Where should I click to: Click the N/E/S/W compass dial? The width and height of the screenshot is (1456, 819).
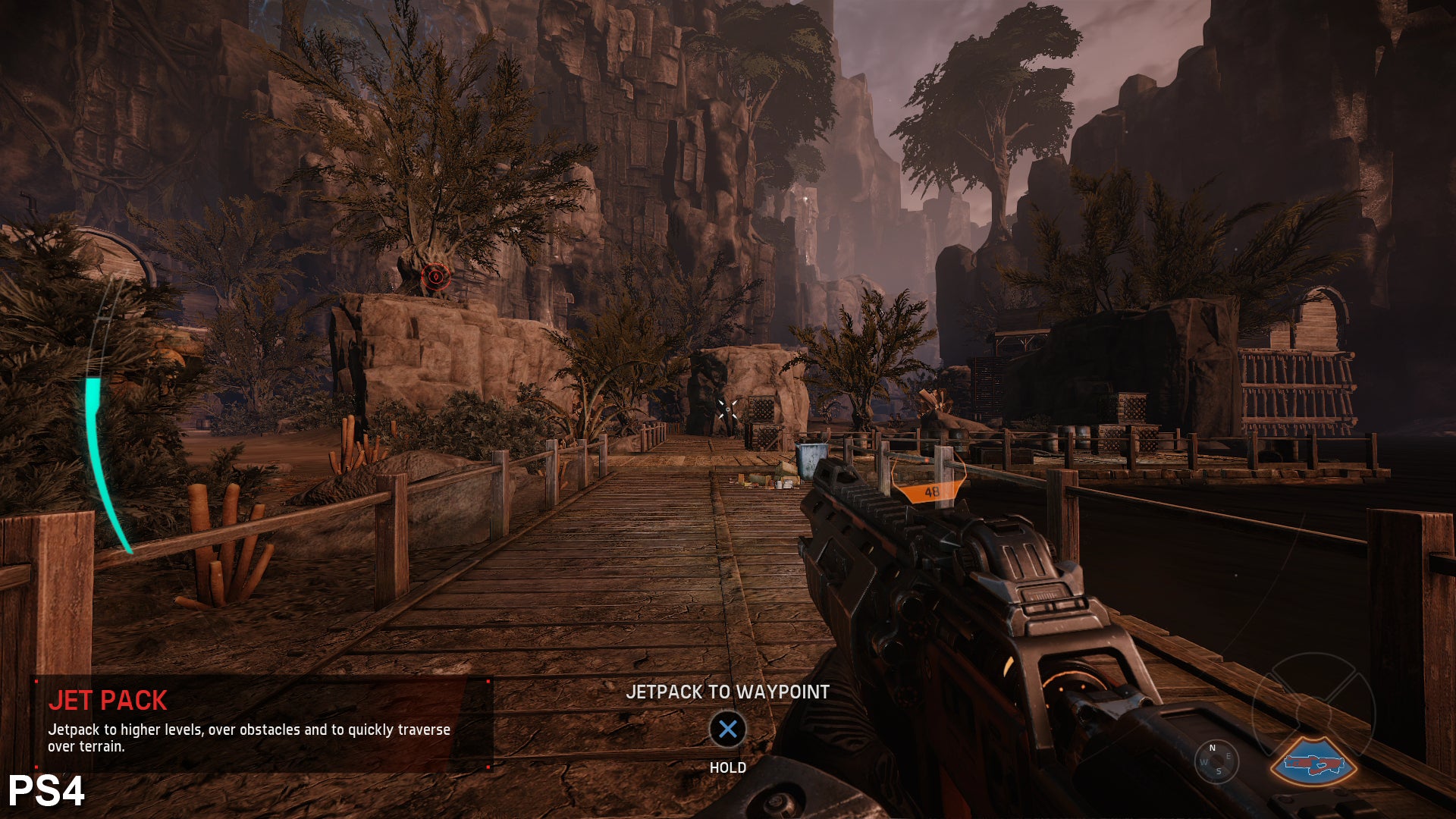pyautogui.click(x=1216, y=760)
